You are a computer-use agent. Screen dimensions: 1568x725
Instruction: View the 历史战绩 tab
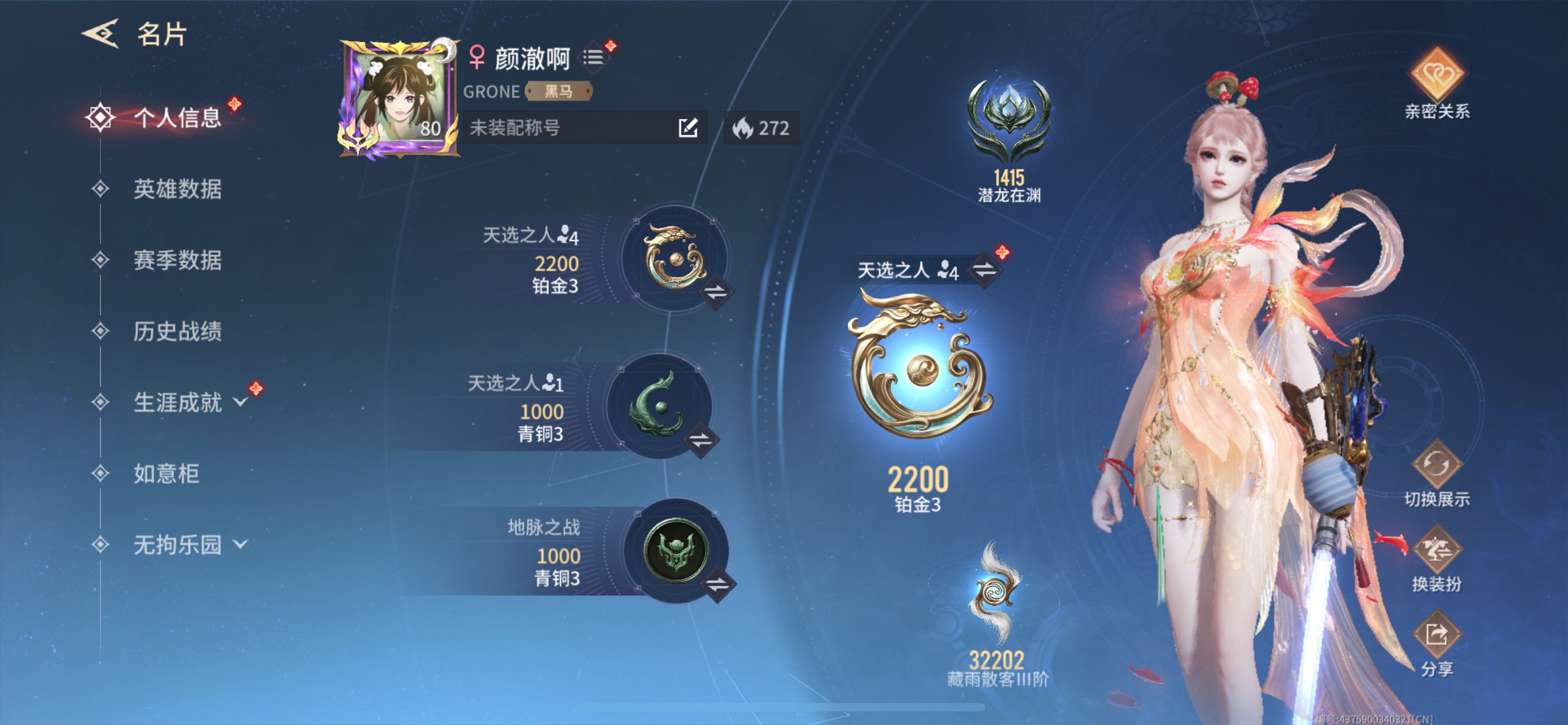pos(177,331)
